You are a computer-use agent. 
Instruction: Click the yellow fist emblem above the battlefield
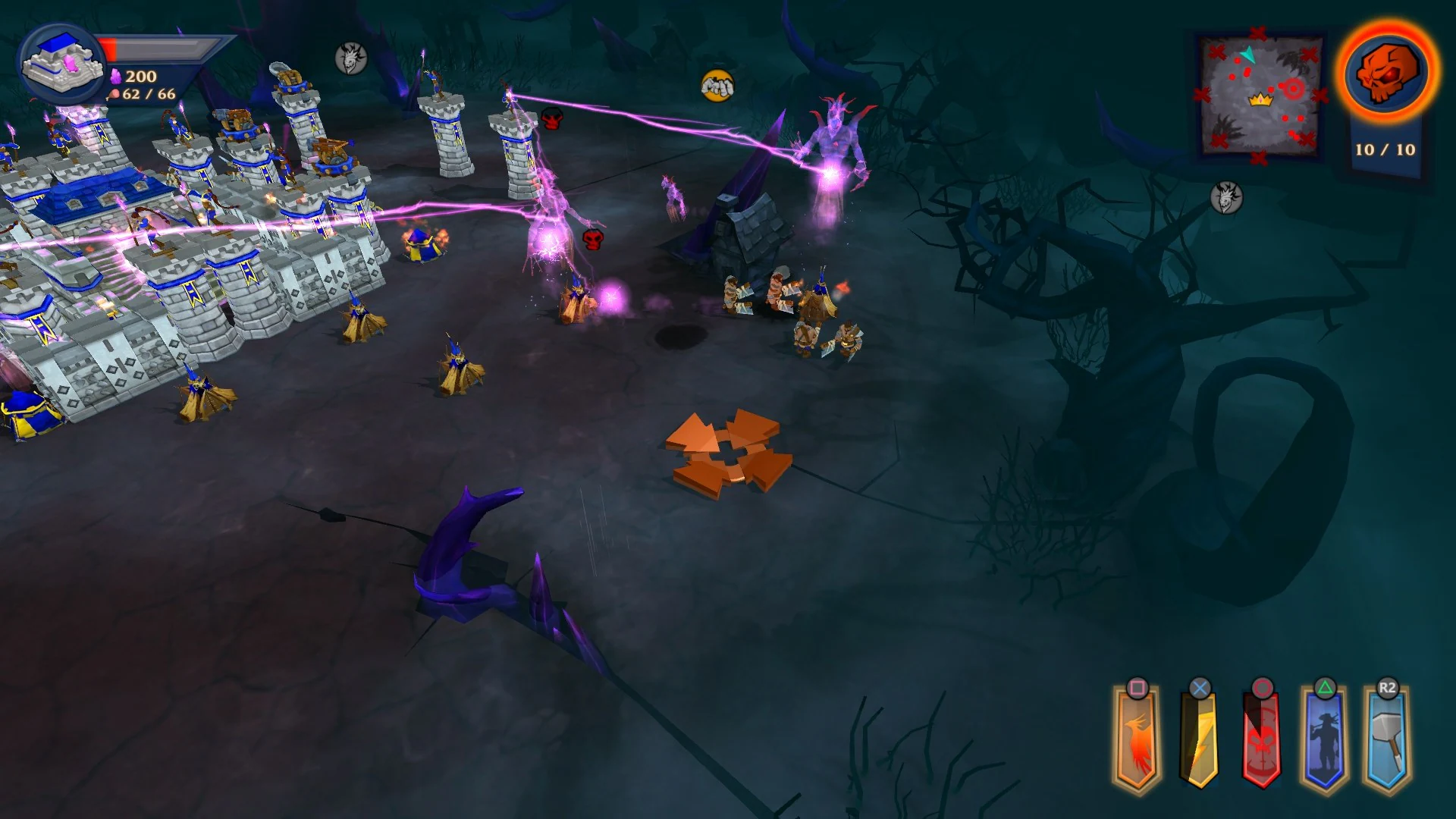click(x=716, y=86)
